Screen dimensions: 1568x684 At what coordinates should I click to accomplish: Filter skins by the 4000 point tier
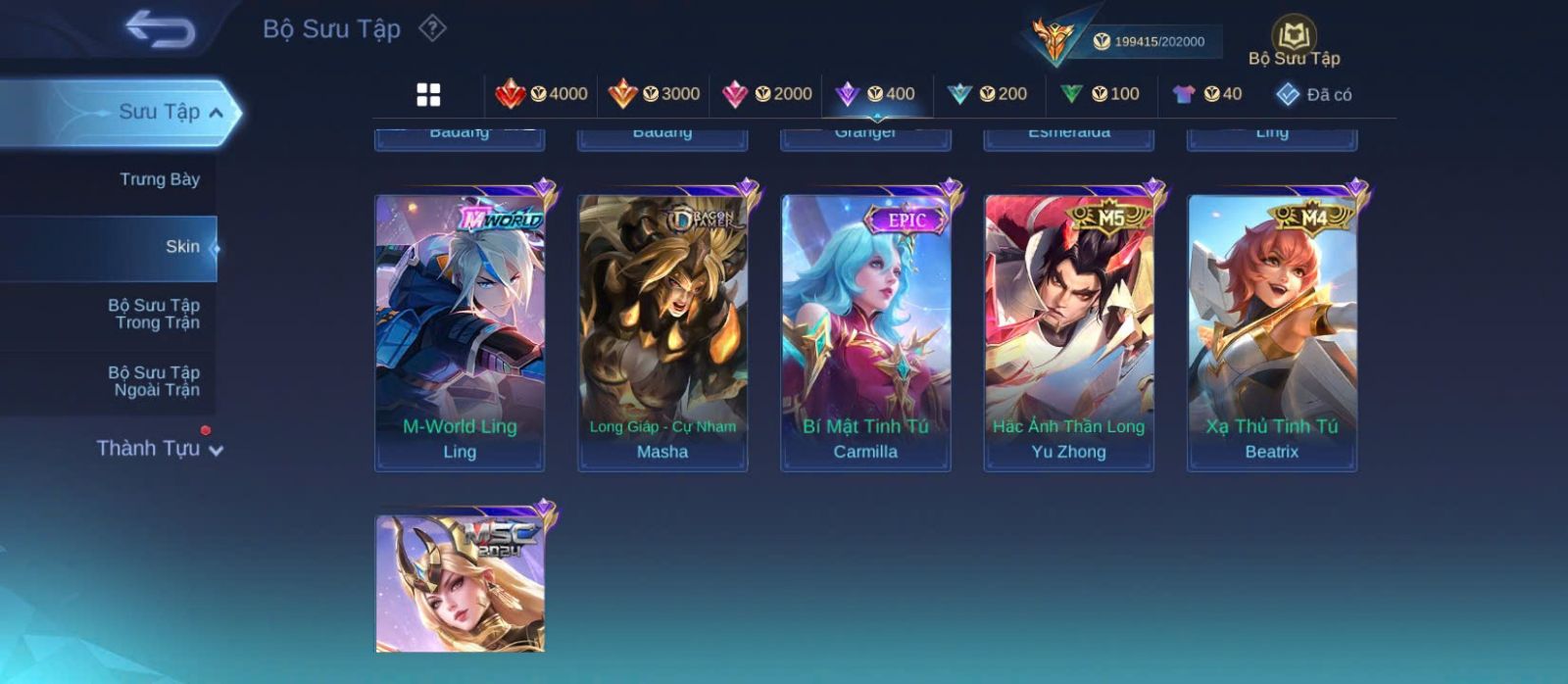542,94
